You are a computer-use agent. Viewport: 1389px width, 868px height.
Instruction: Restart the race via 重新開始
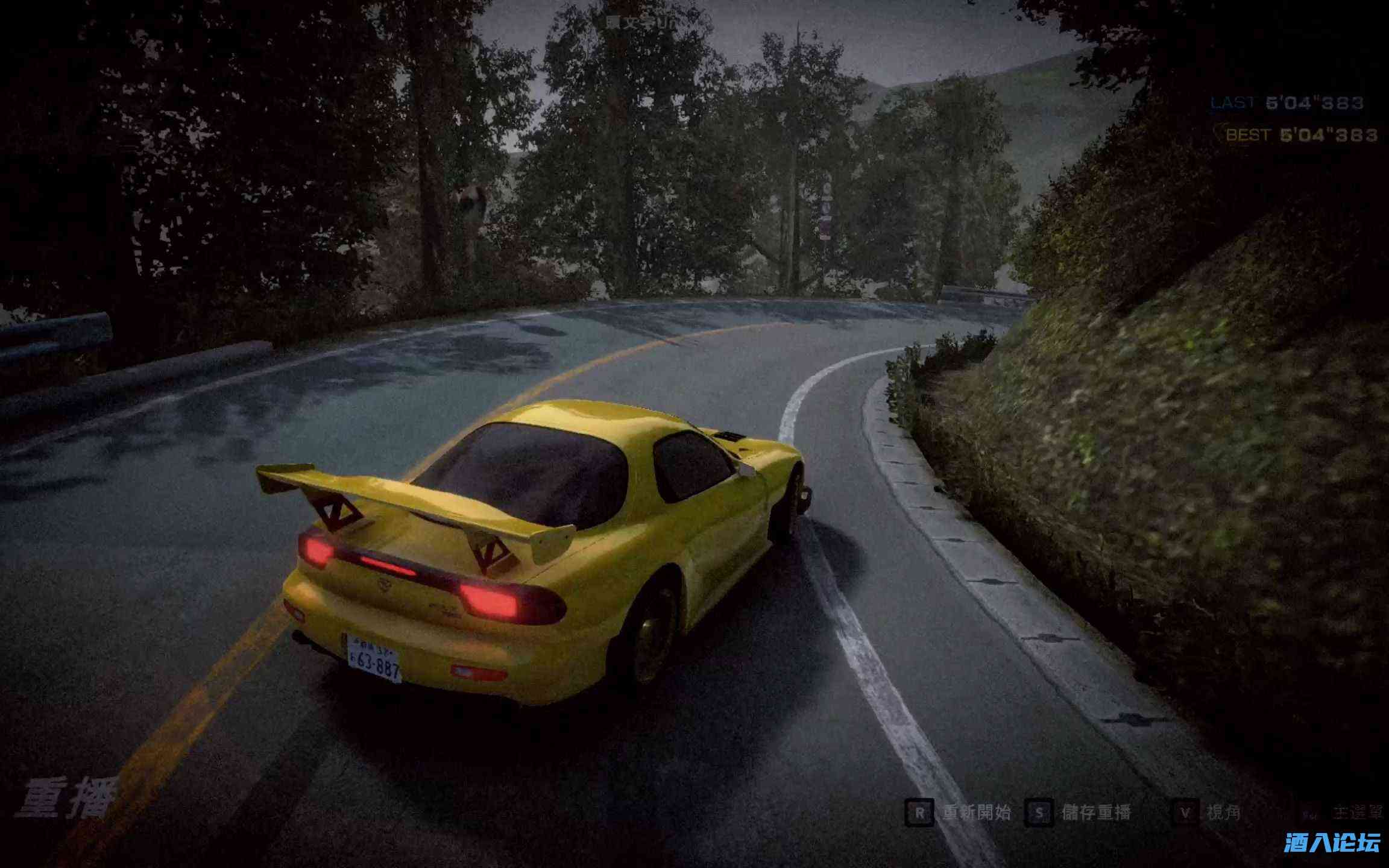pyautogui.click(x=976, y=813)
